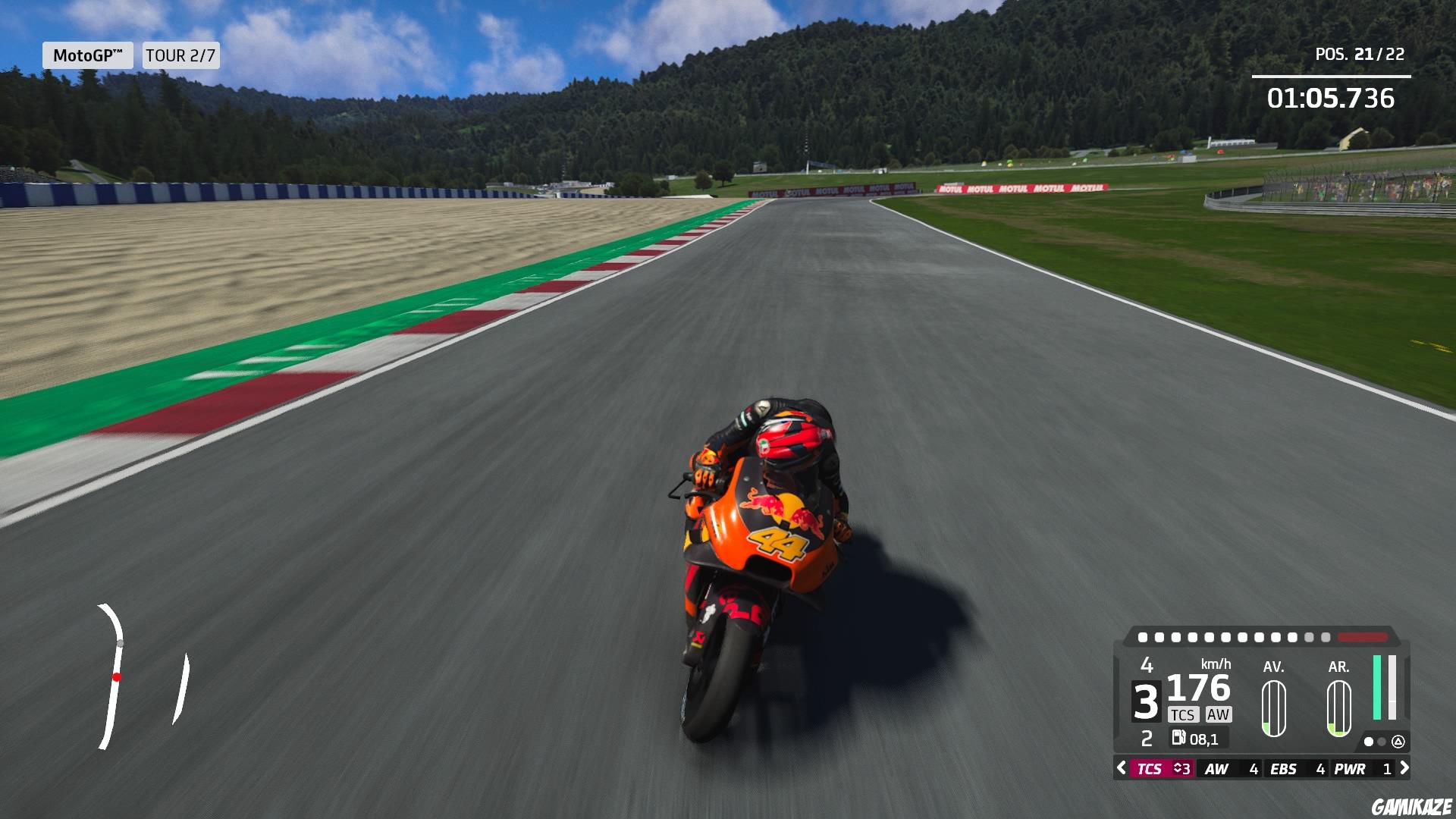Open previous setting with the left chevron

(1120, 768)
